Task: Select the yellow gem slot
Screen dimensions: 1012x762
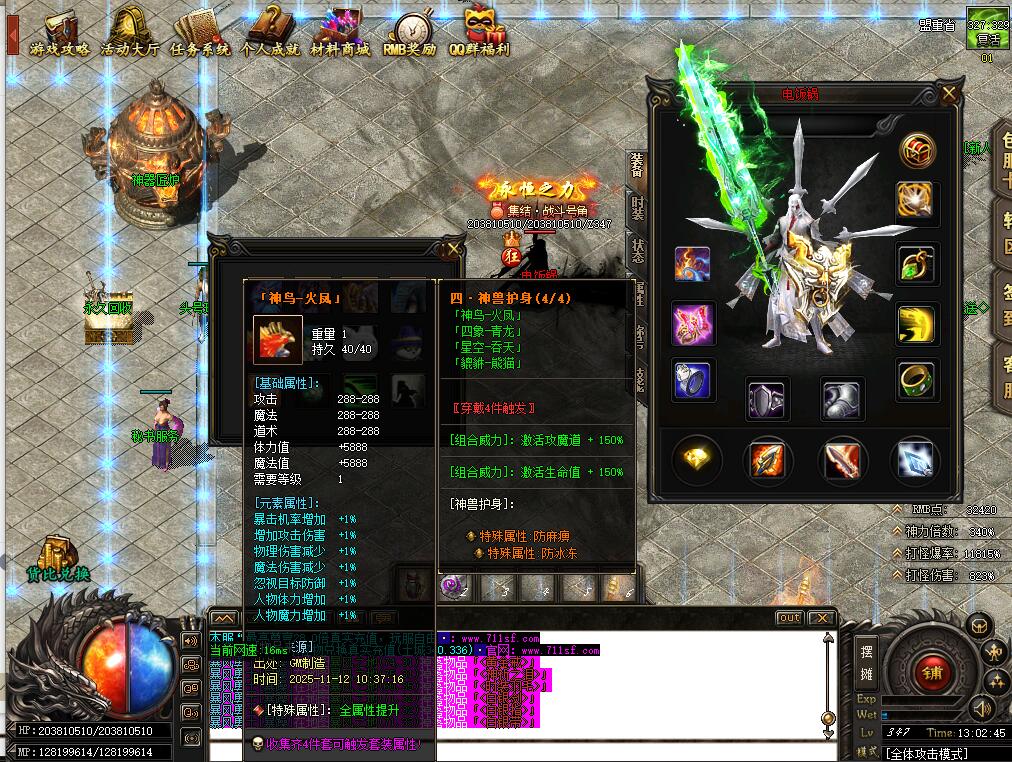Action: pyautogui.click(x=695, y=459)
